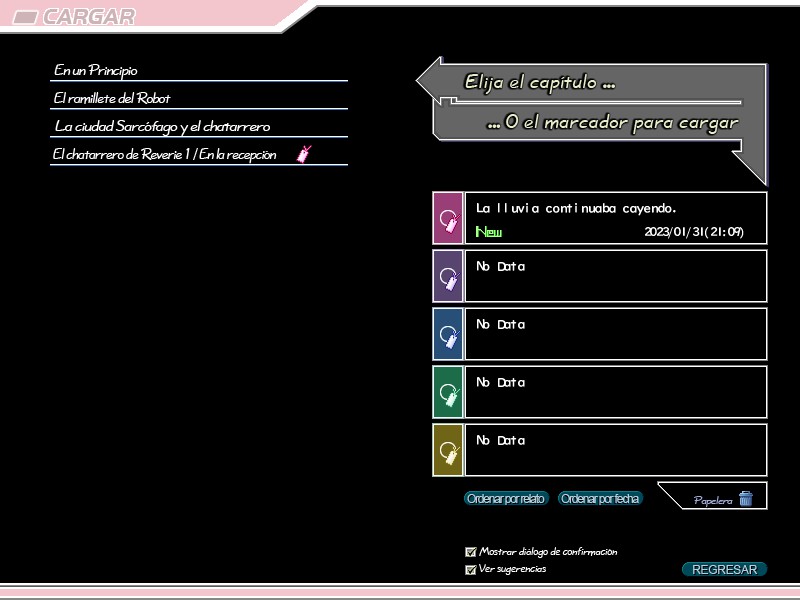Image resolution: width=800 pixels, height=600 pixels.
Task: Click 'Ordenar por relato' sort button
Action: coord(506,499)
